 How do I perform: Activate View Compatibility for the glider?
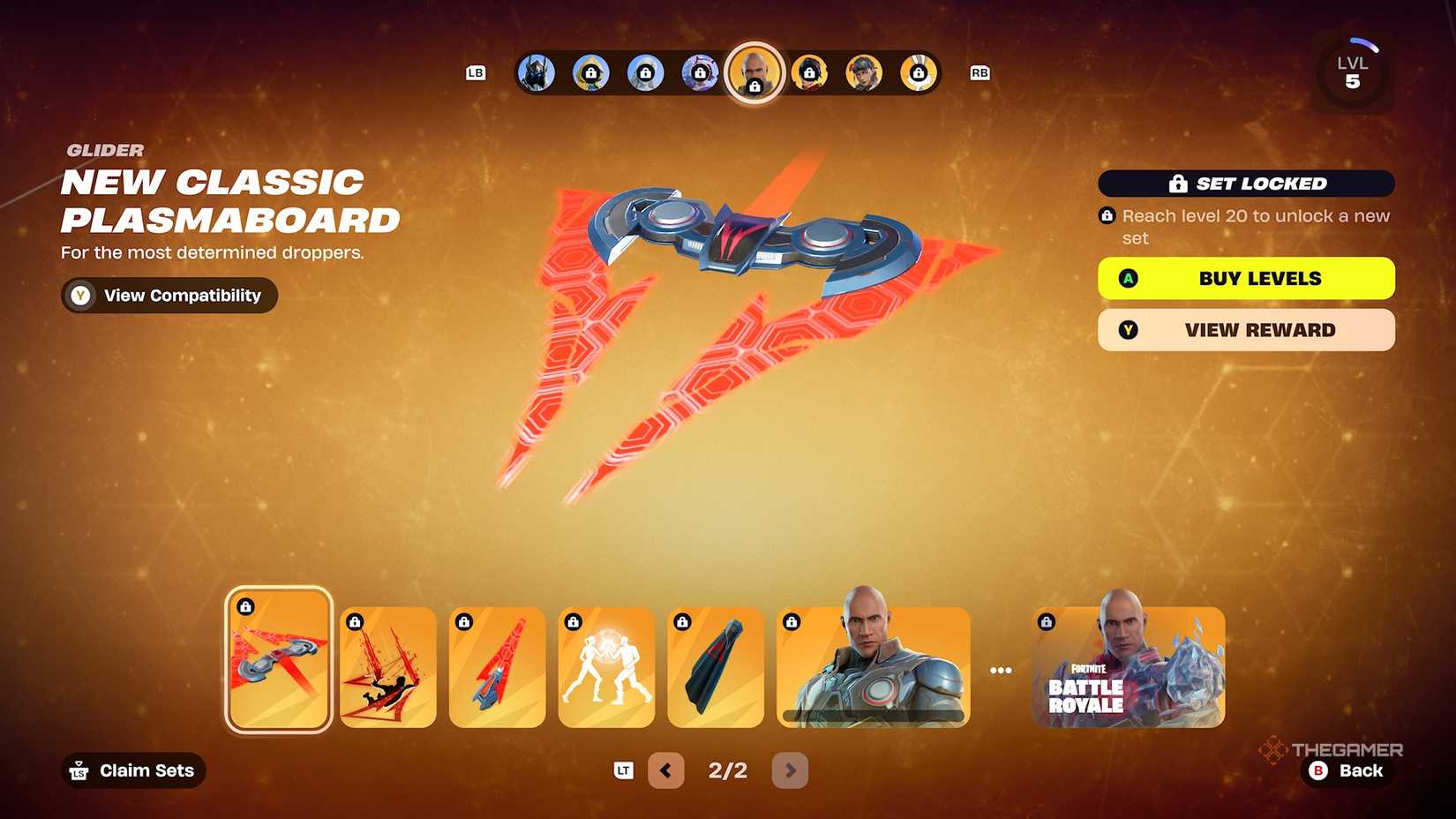tap(168, 295)
